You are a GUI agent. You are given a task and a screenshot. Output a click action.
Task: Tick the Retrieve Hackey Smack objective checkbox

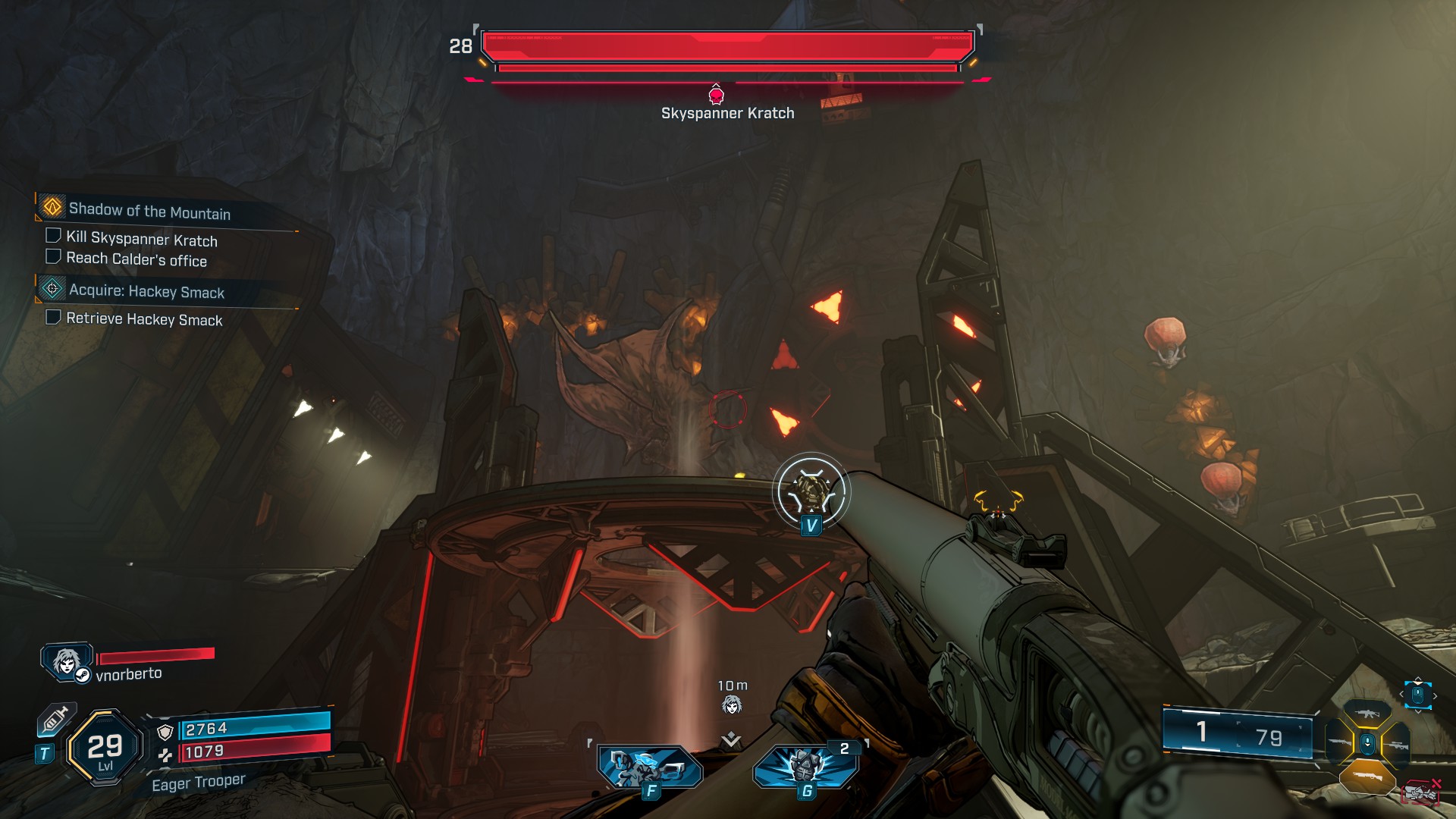[54, 317]
